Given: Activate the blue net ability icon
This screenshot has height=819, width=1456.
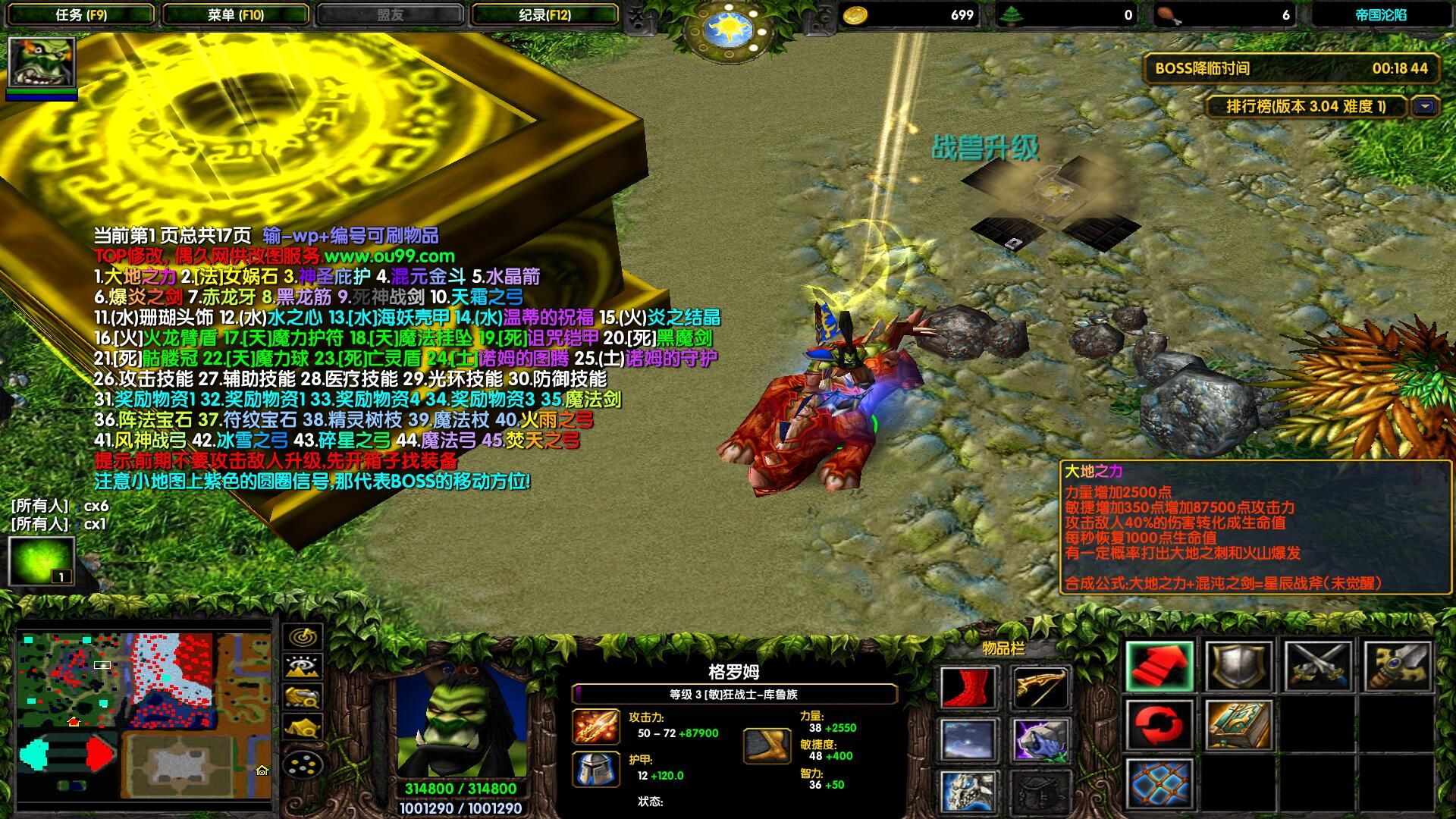Looking at the screenshot, I should [1159, 783].
